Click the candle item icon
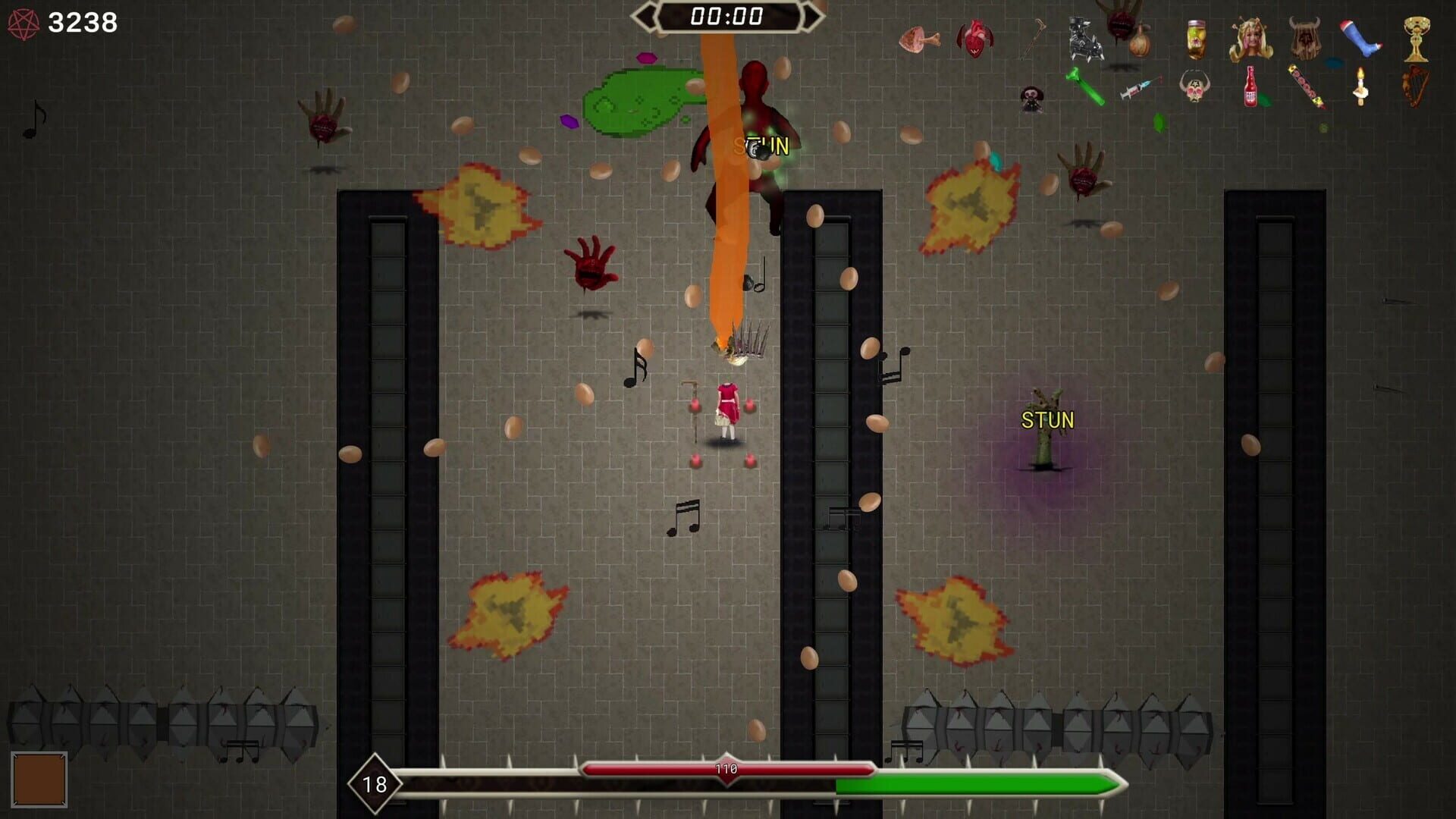 1360,85
